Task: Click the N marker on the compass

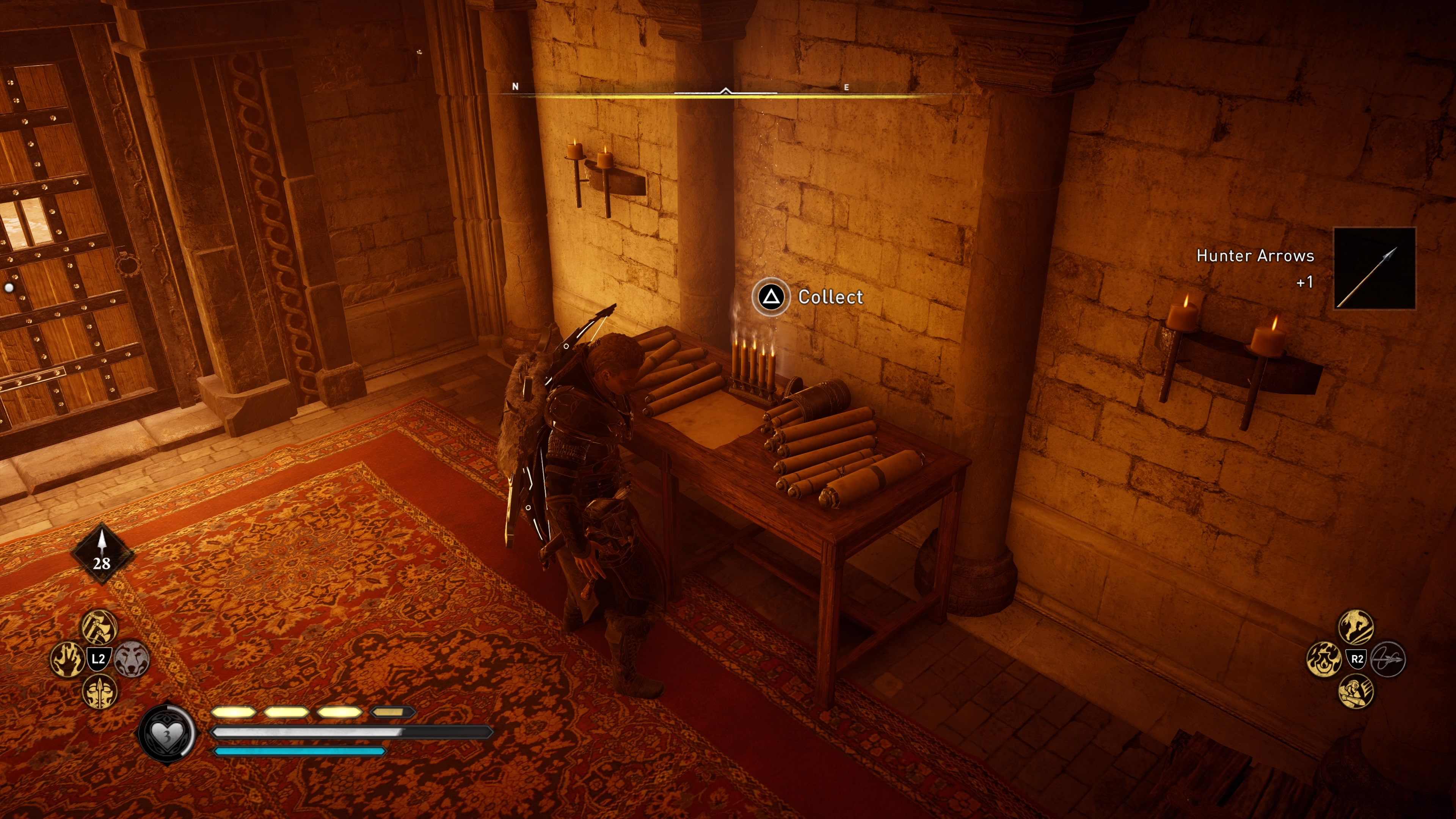Action: [x=515, y=86]
